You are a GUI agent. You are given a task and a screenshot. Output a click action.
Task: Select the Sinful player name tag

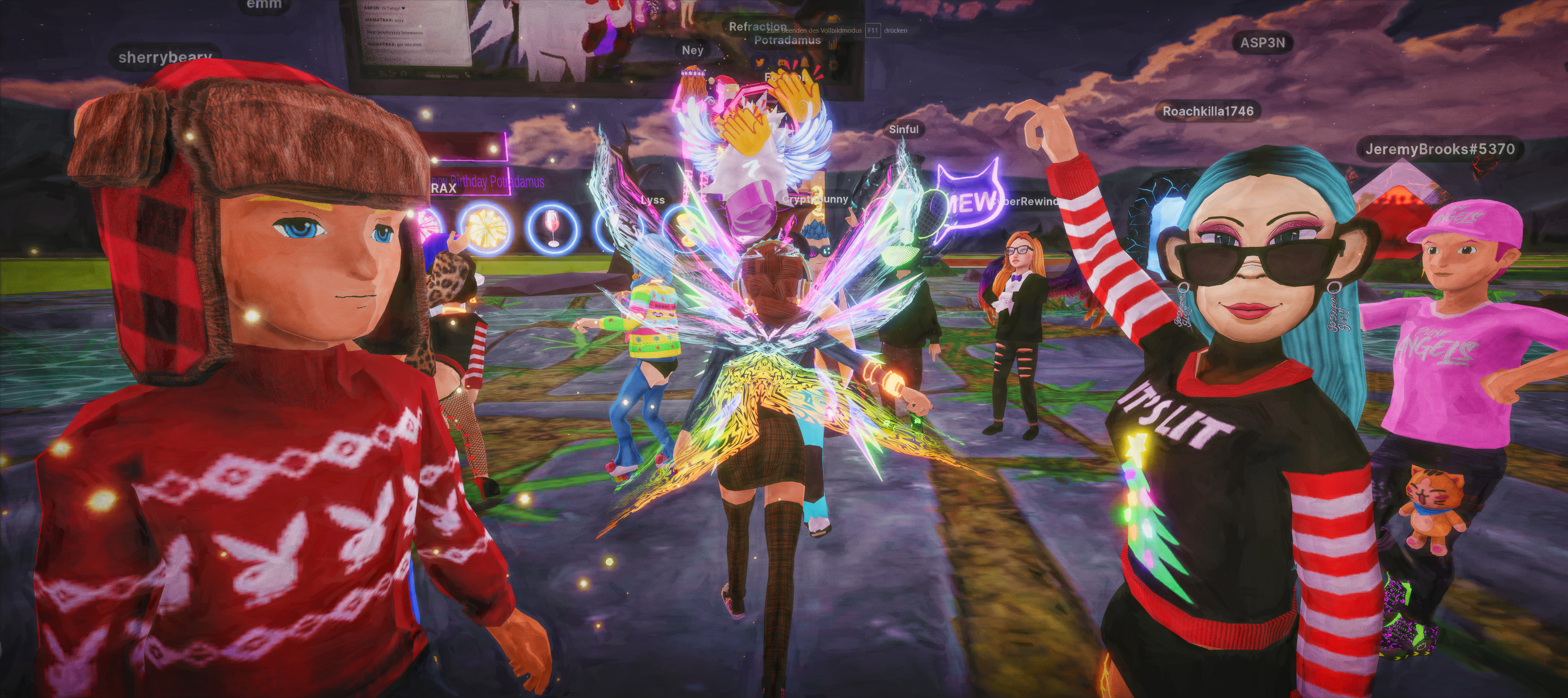tap(903, 129)
